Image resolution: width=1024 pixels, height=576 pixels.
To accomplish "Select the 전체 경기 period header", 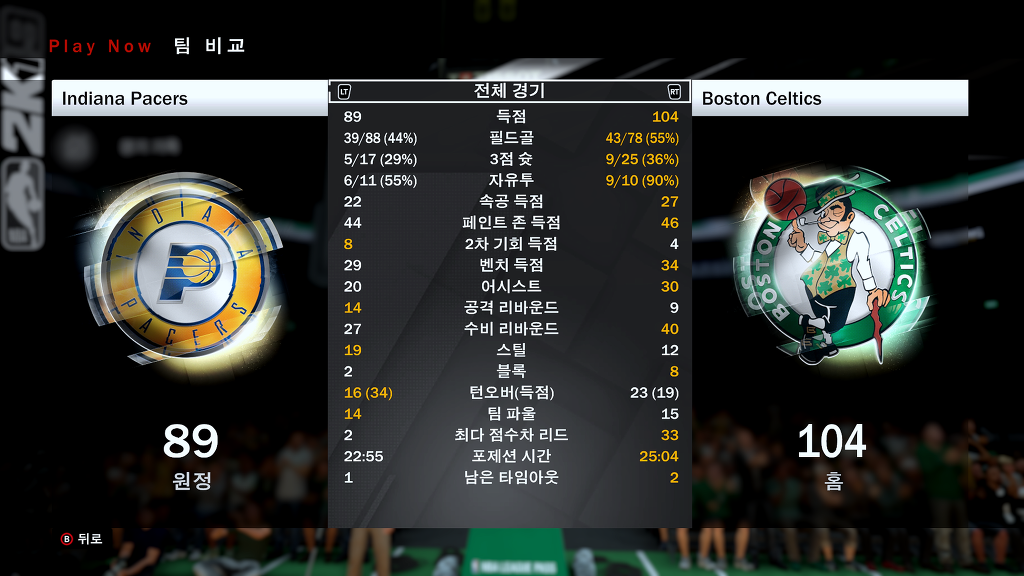I will [x=509, y=91].
